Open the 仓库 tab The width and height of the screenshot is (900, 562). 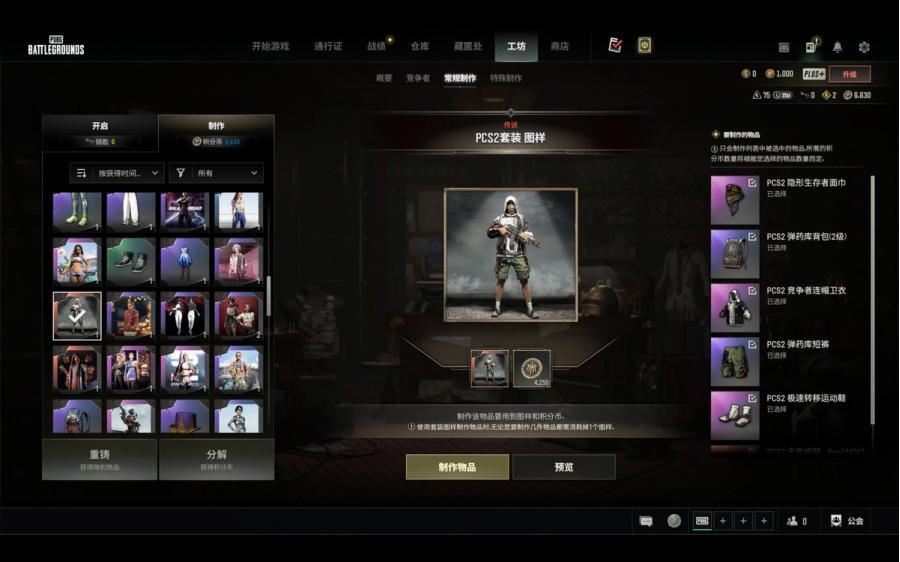(x=419, y=46)
